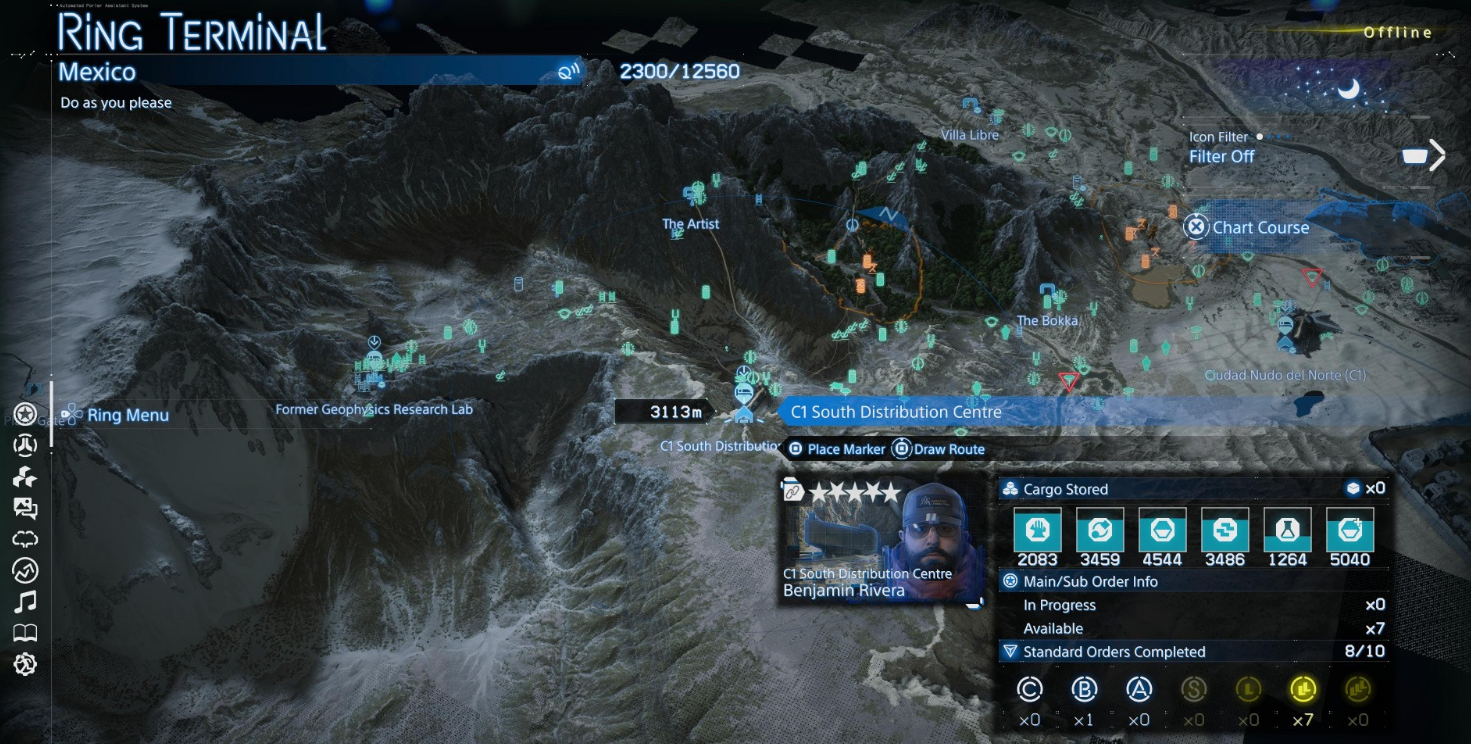The image size is (1471, 744).
Task: Select the Icon Filter 'Filter Off' control
Action: click(1221, 156)
